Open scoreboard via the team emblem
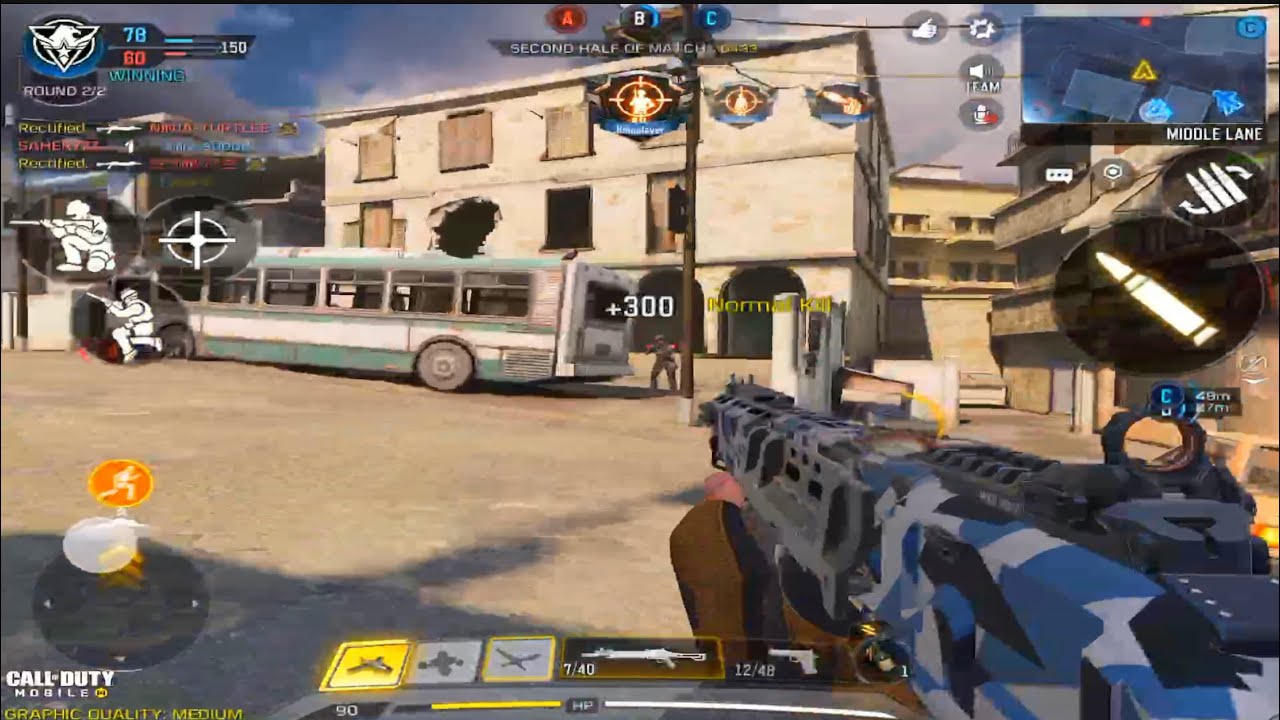The image size is (1280, 720). pos(62,46)
